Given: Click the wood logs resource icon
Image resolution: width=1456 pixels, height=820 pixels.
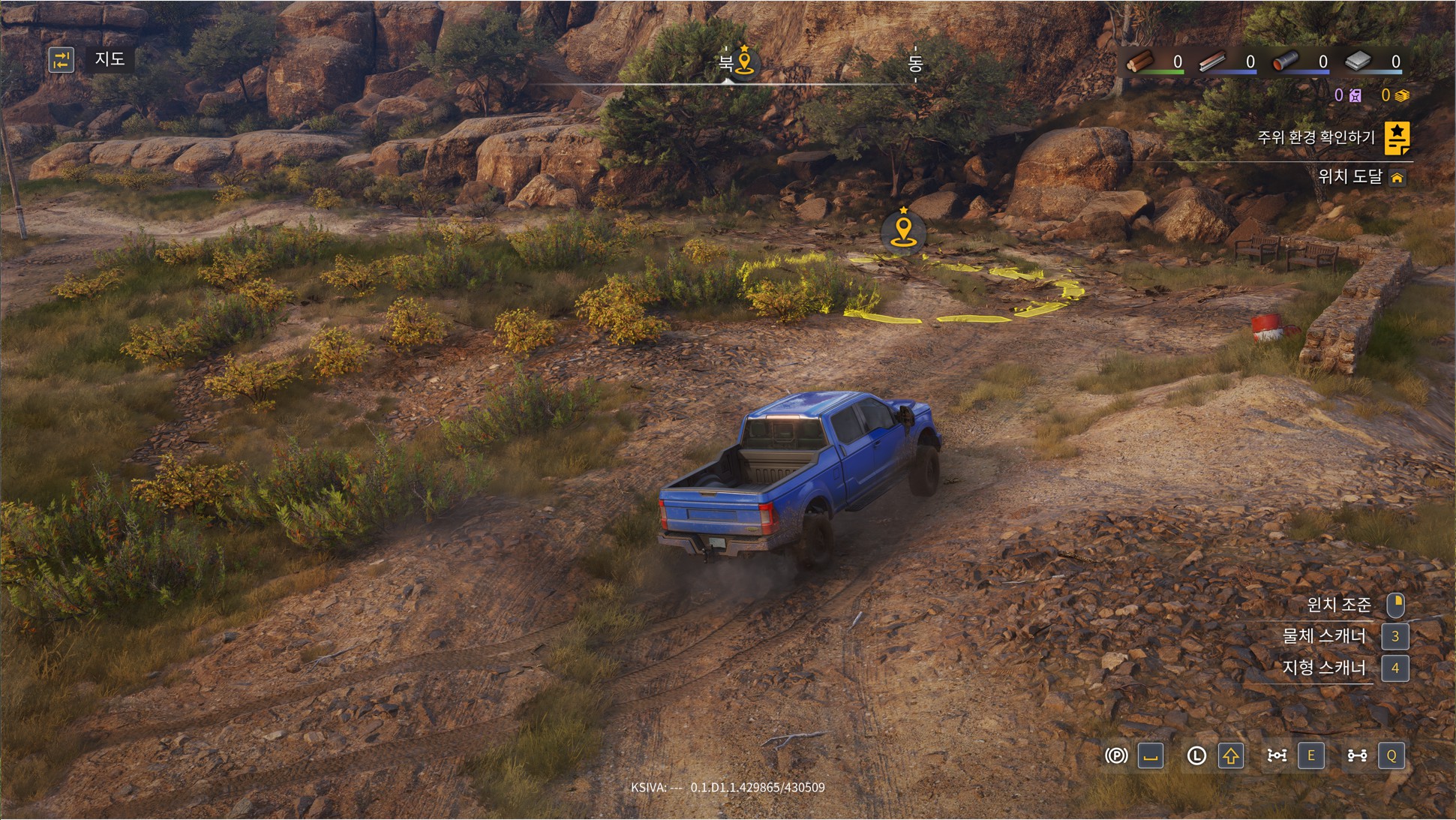Looking at the screenshot, I should (1141, 62).
